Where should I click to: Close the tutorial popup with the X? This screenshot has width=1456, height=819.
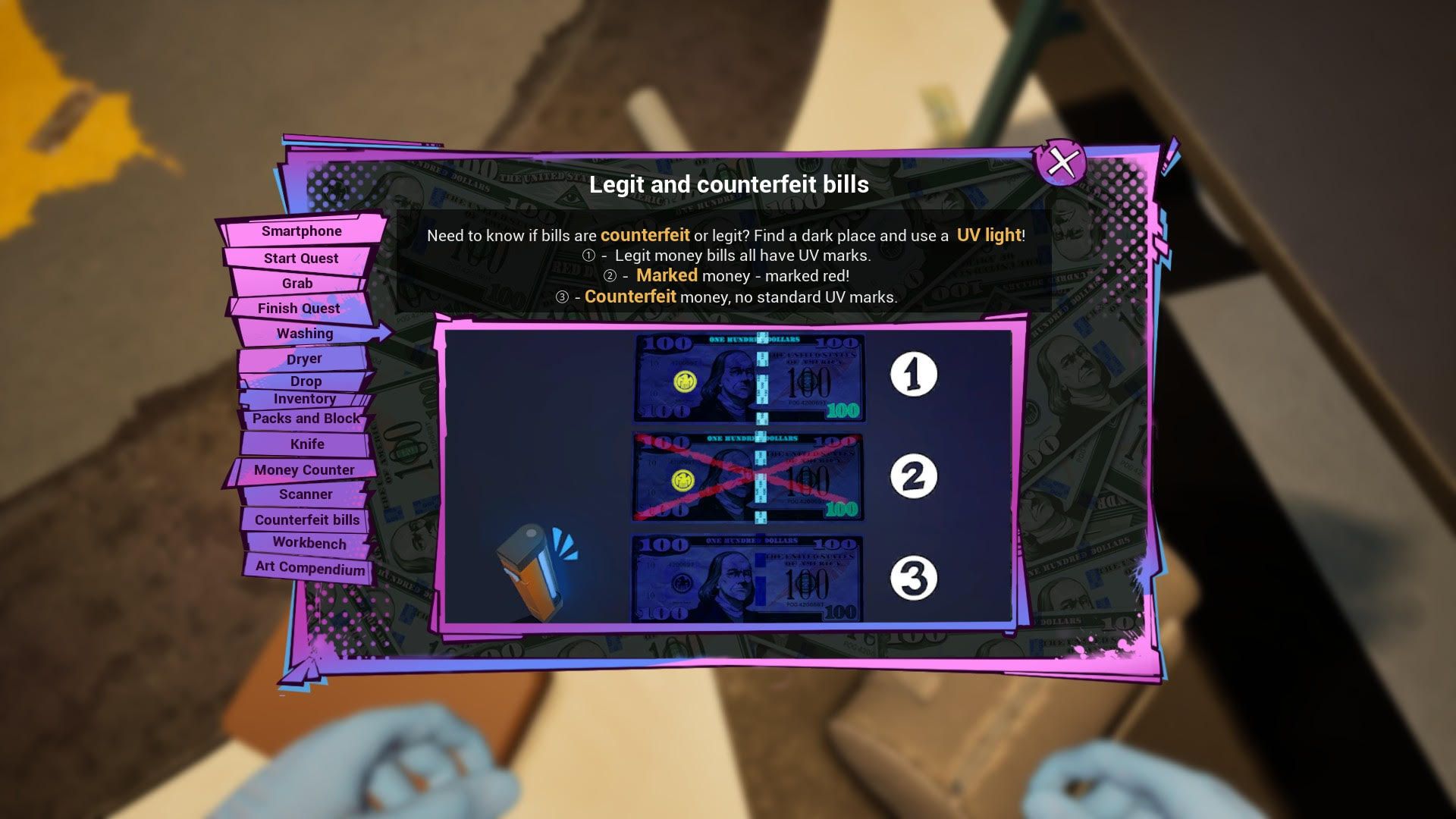pyautogui.click(x=1060, y=162)
